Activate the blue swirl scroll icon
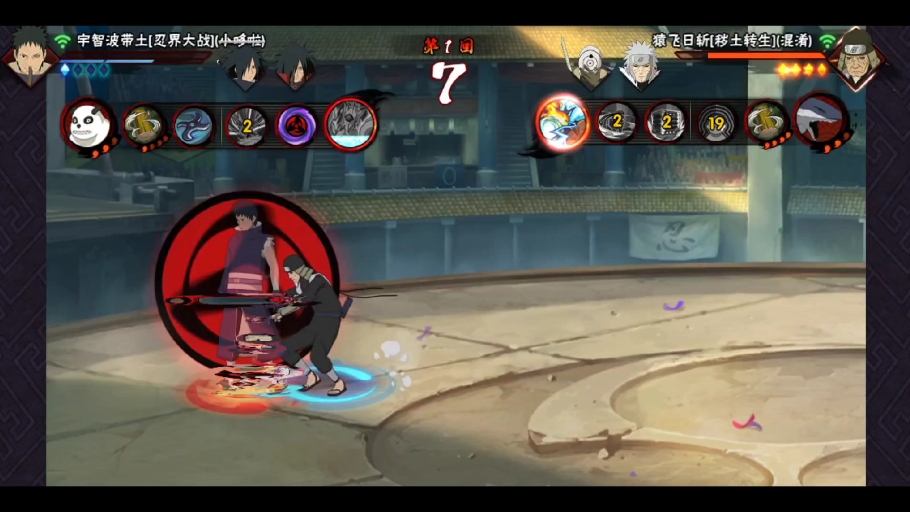 193,126
